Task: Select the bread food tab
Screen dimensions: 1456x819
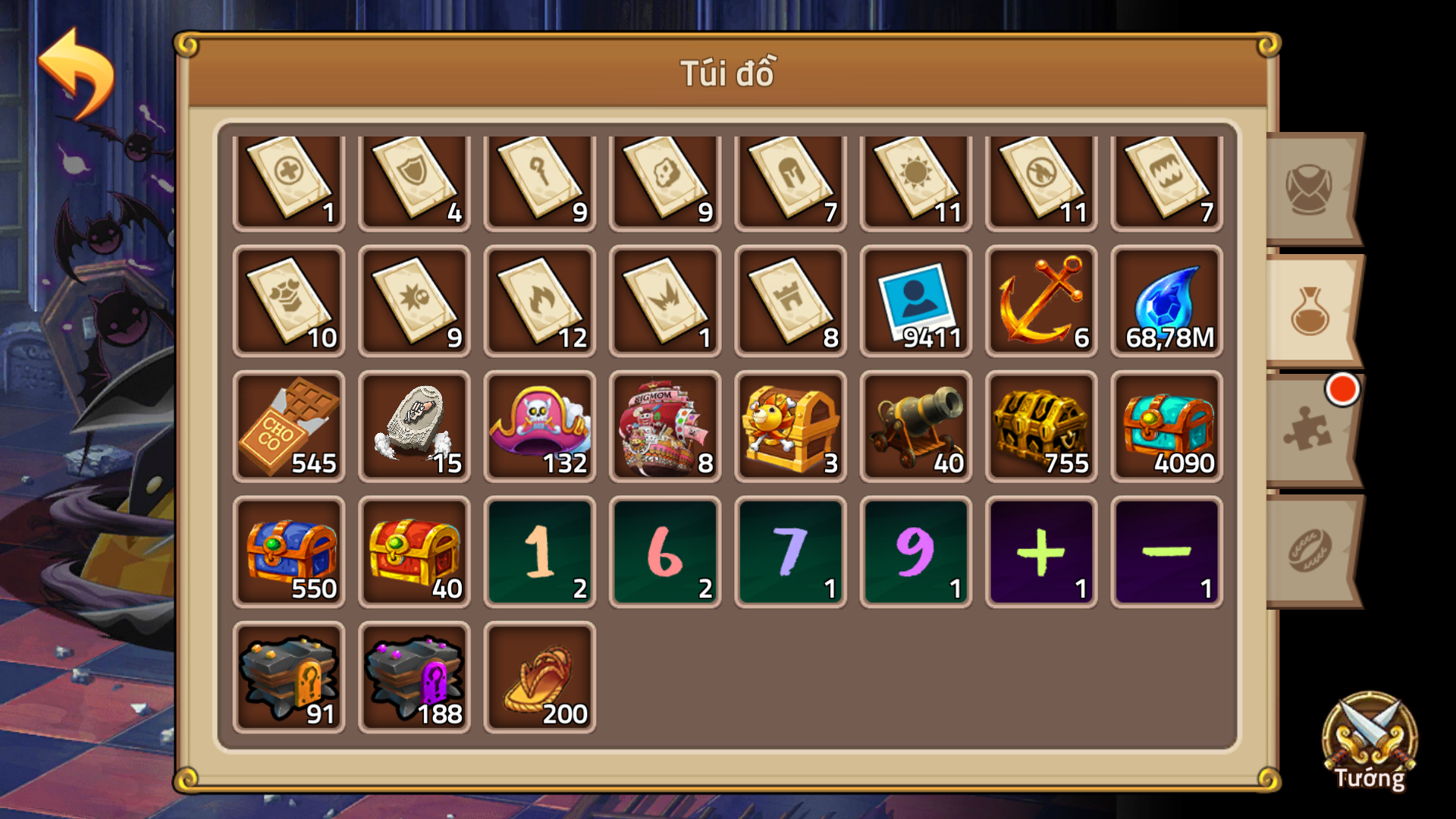Action: (1310, 550)
